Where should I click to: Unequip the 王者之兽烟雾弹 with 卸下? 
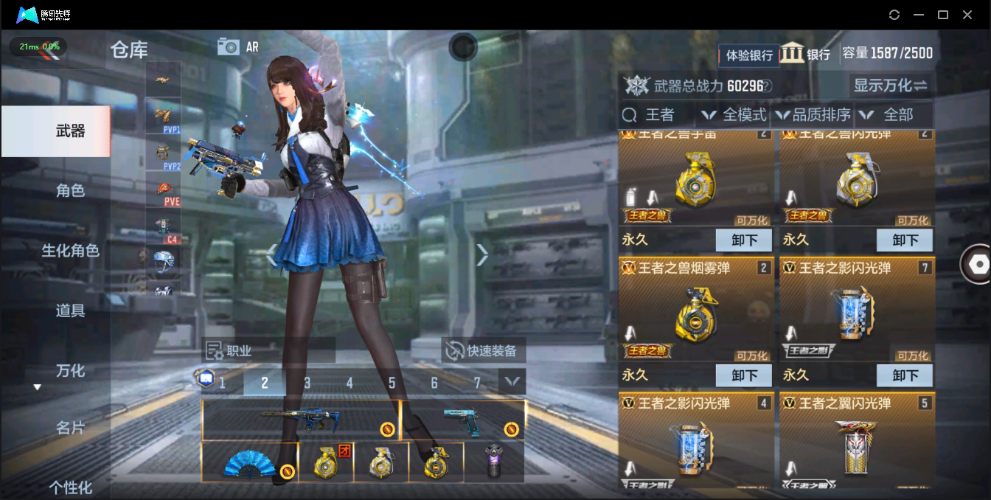[744, 375]
